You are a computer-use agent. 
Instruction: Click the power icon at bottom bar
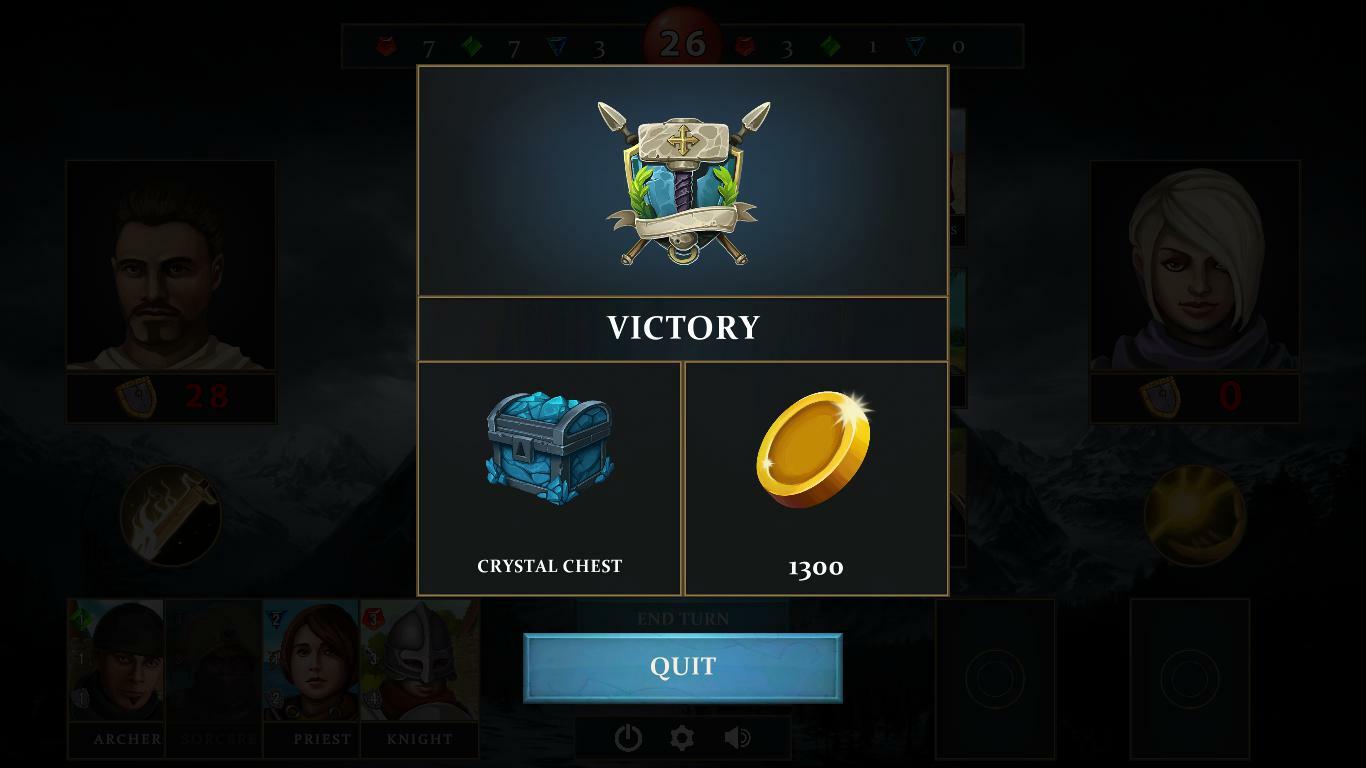coord(628,737)
